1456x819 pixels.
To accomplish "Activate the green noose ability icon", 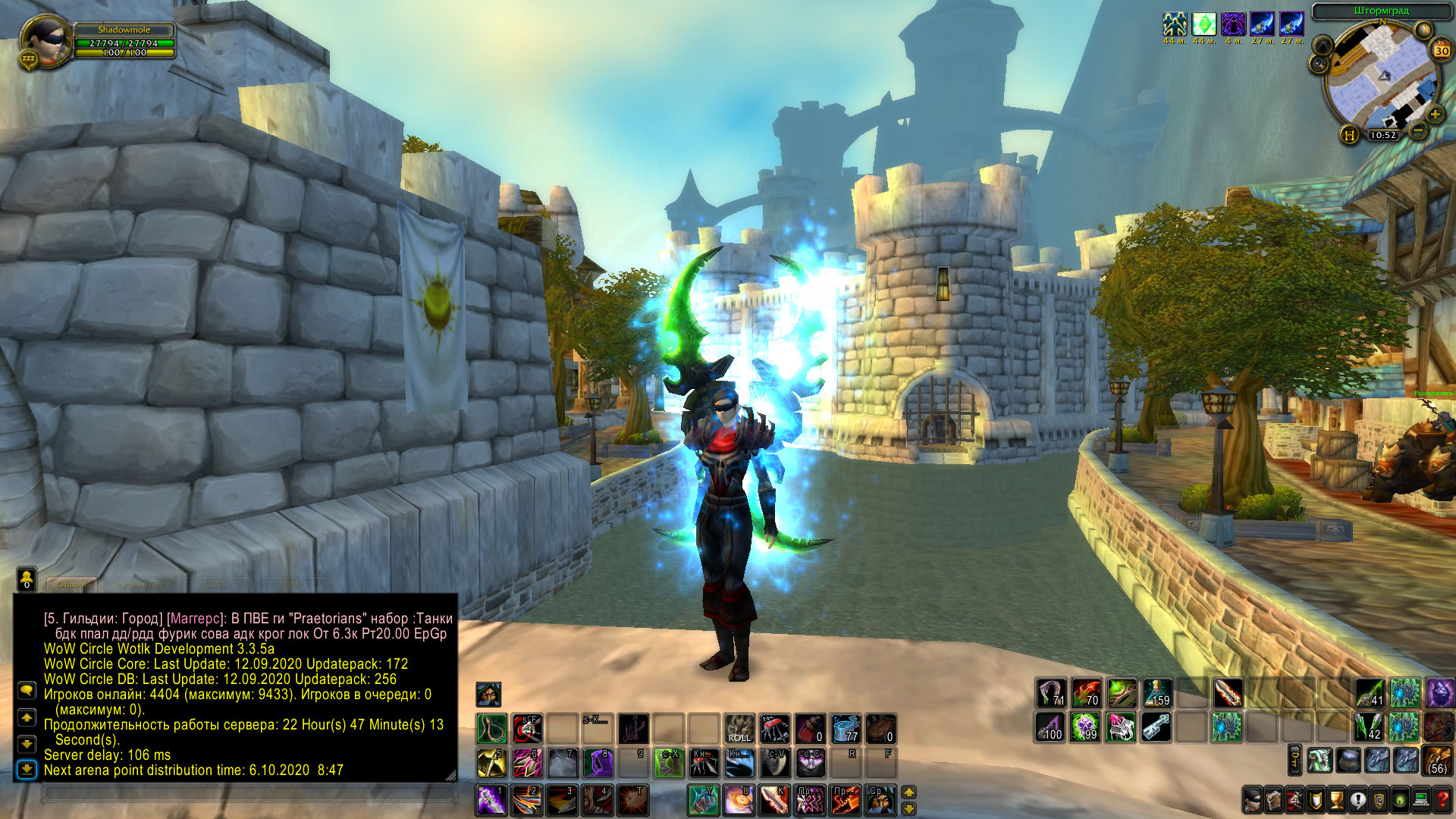I will pyautogui.click(x=491, y=729).
